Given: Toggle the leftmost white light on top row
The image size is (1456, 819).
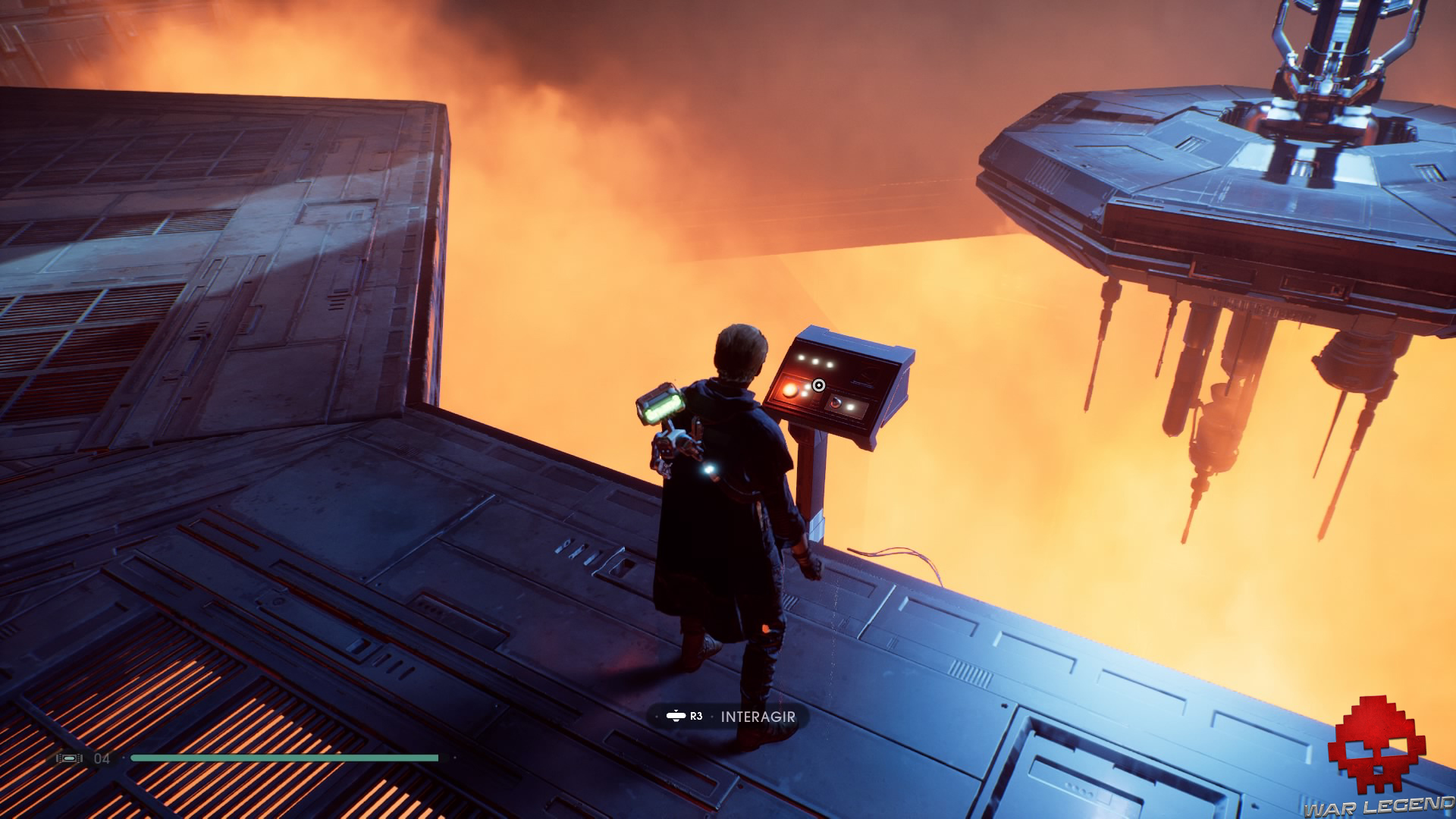Looking at the screenshot, I should coord(802,357).
